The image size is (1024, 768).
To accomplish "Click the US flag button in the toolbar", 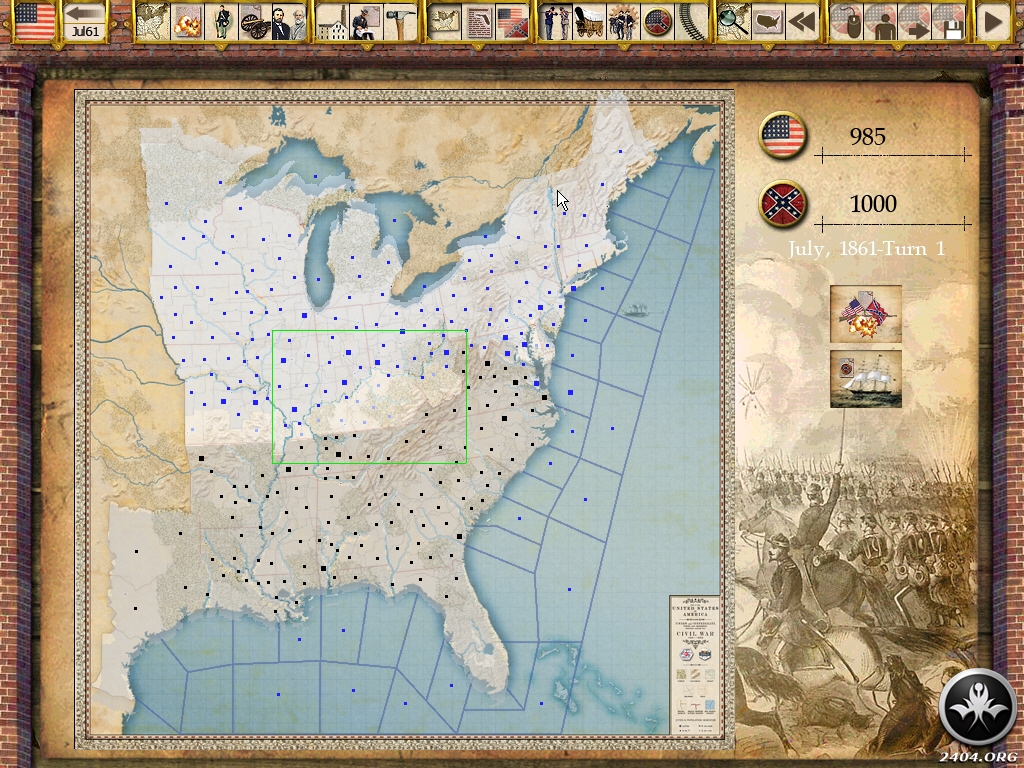I will pyautogui.click(x=34, y=20).
